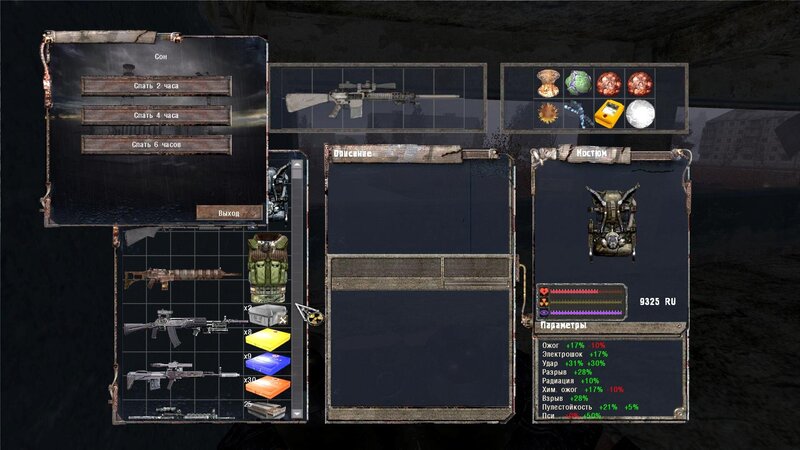The width and height of the screenshot is (800, 450).
Task: Select the green sphere artifact
Action: pos(578,82)
